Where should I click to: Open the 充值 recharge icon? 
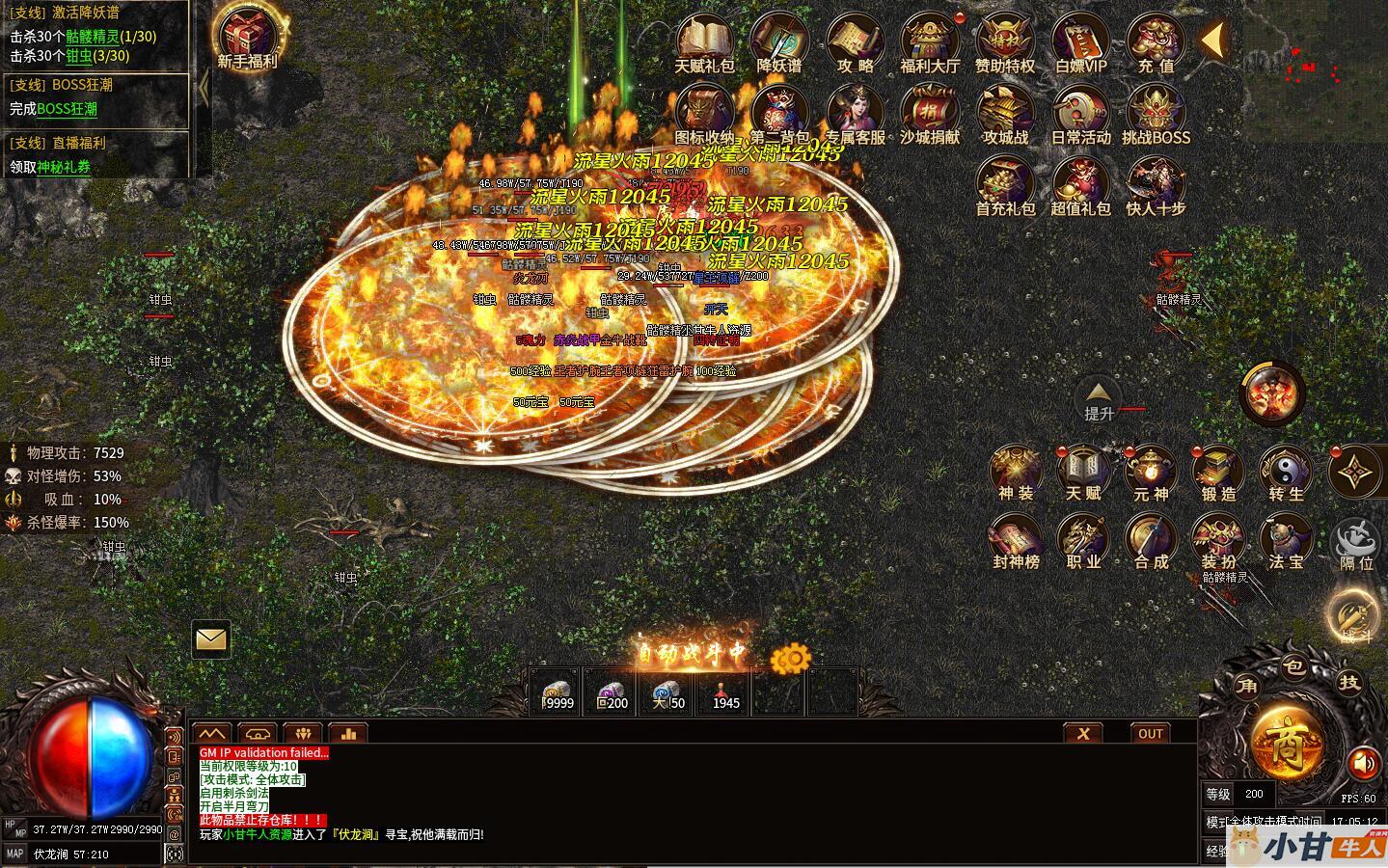point(1156,41)
